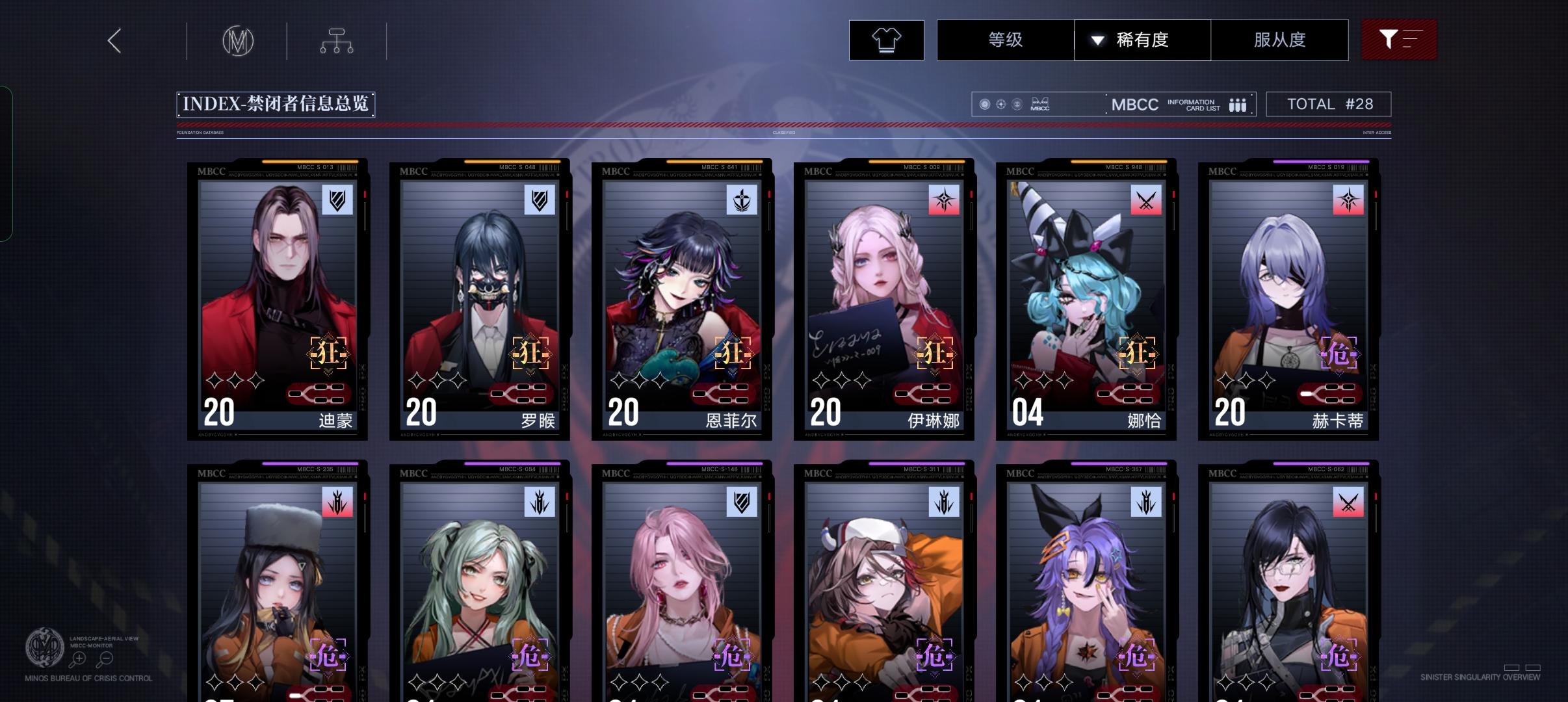Click the zoom-in magnifier icon bottom left
The image size is (1568, 702).
pyautogui.click(x=79, y=658)
